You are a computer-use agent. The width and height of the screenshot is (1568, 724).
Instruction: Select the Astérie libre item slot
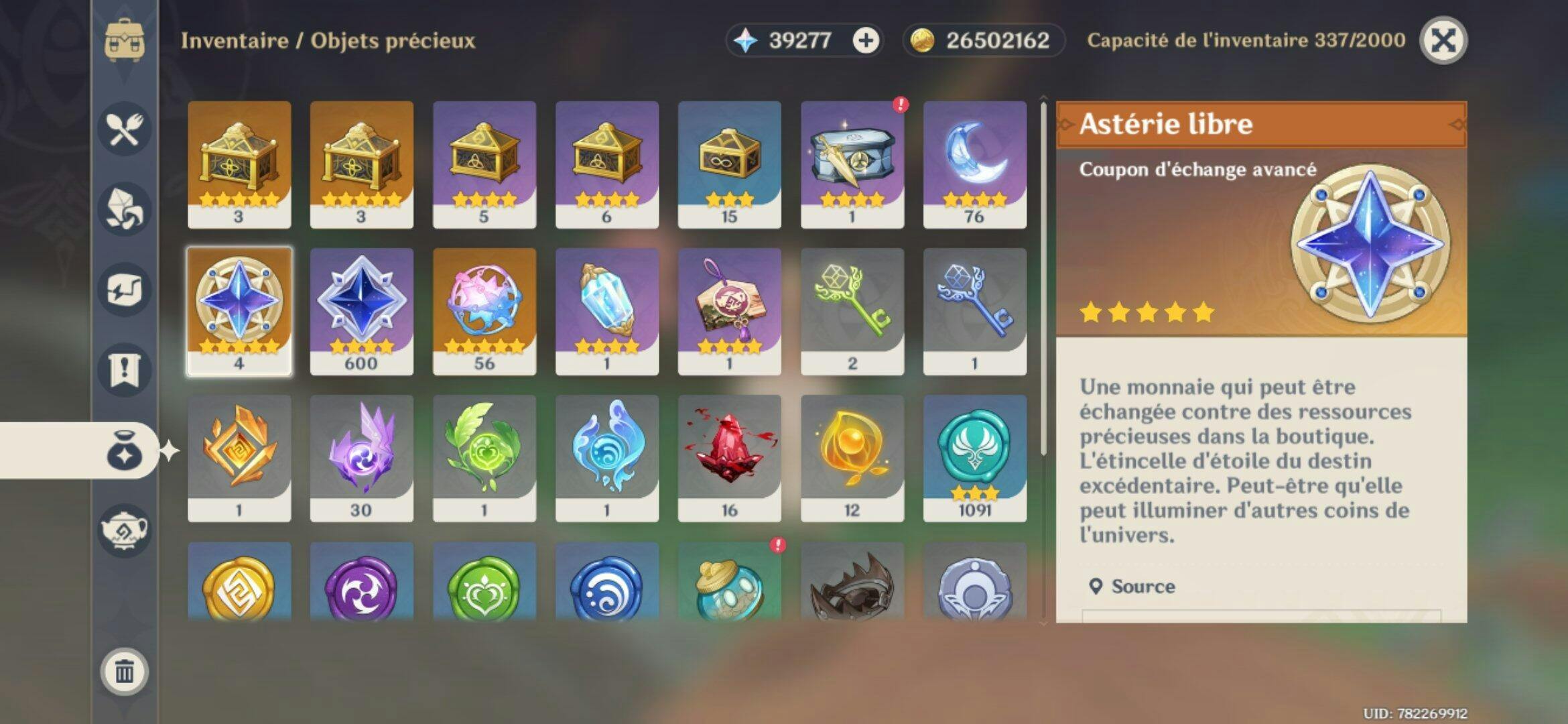[239, 311]
